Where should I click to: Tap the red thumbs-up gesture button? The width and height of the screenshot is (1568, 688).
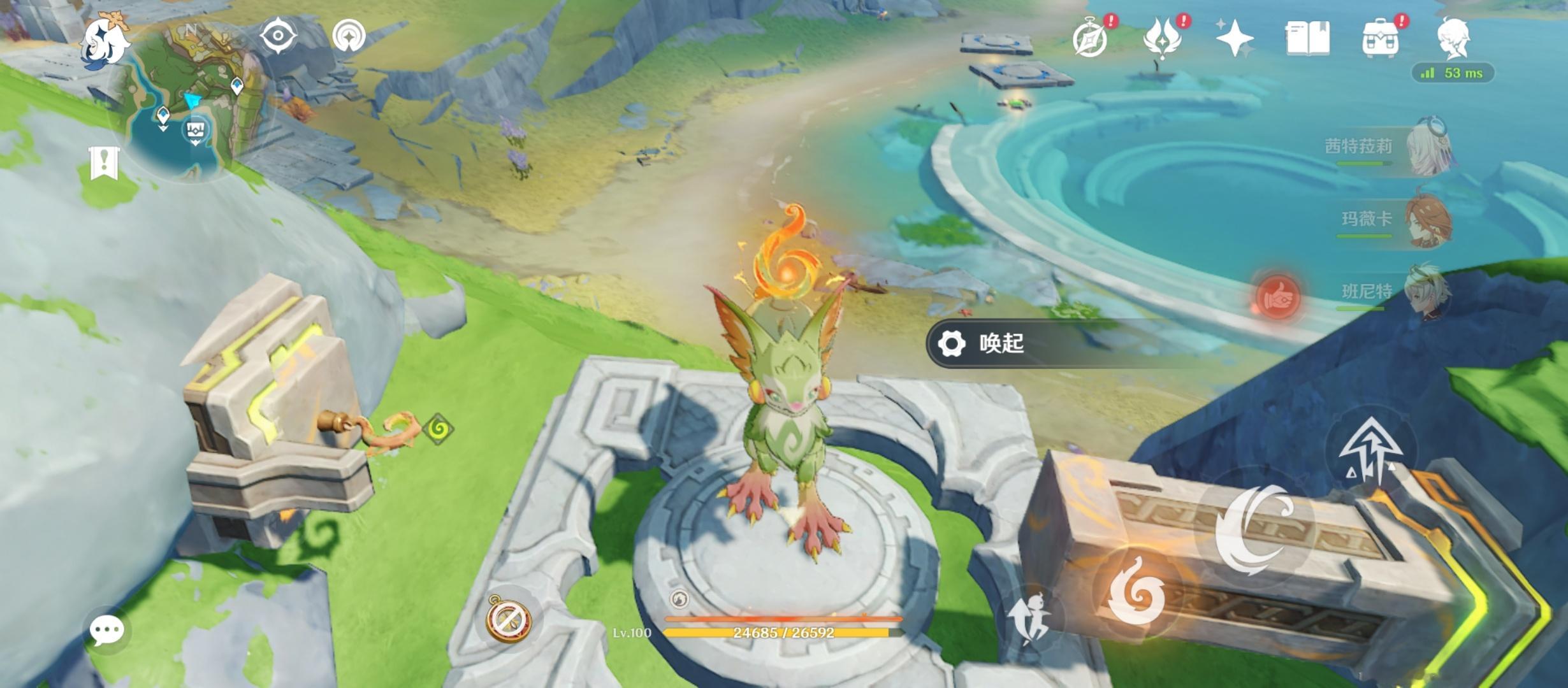[1277, 297]
